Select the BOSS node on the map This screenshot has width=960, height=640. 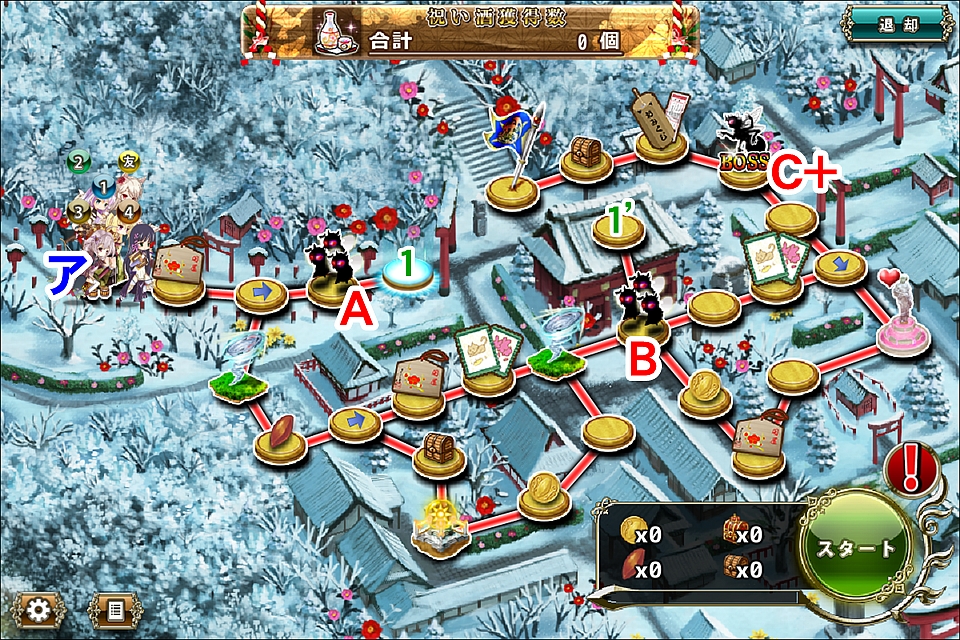pyautogui.click(x=744, y=150)
